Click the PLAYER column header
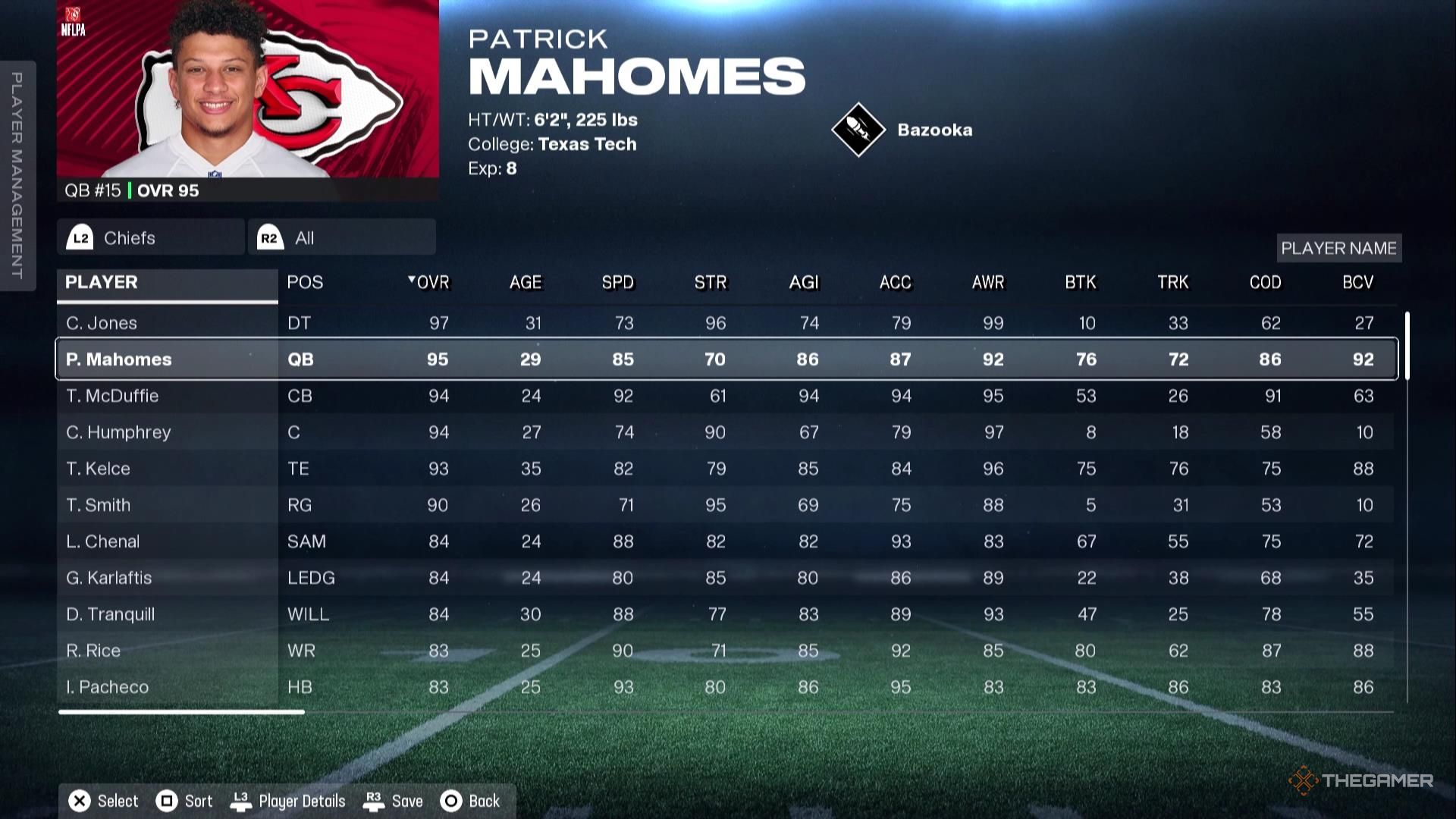Viewport: 1456px width, 819px height. click(102, 282)
